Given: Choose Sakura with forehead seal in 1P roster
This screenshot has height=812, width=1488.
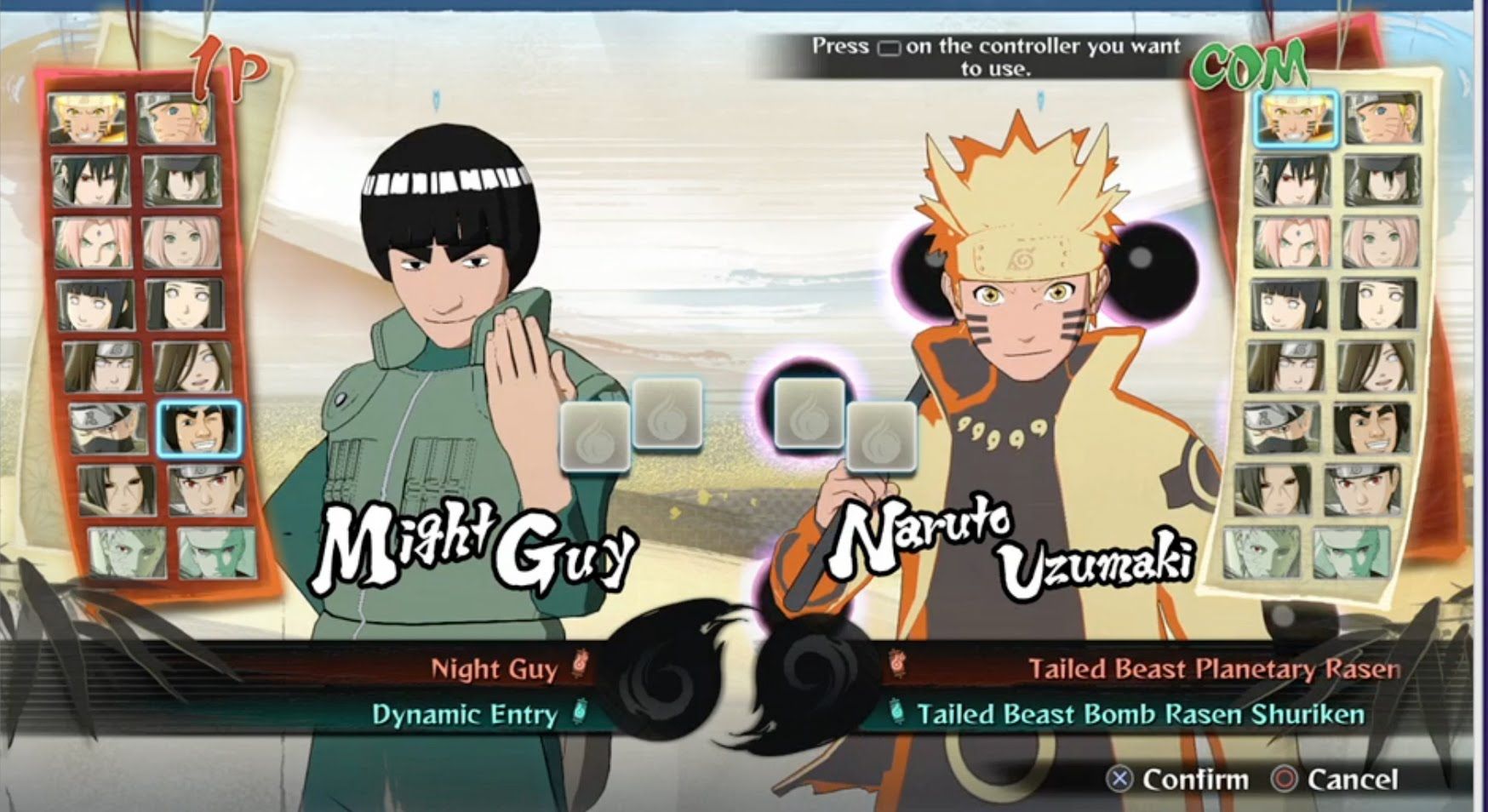Looking at the screenshot, I should click(x=94, y=243).
